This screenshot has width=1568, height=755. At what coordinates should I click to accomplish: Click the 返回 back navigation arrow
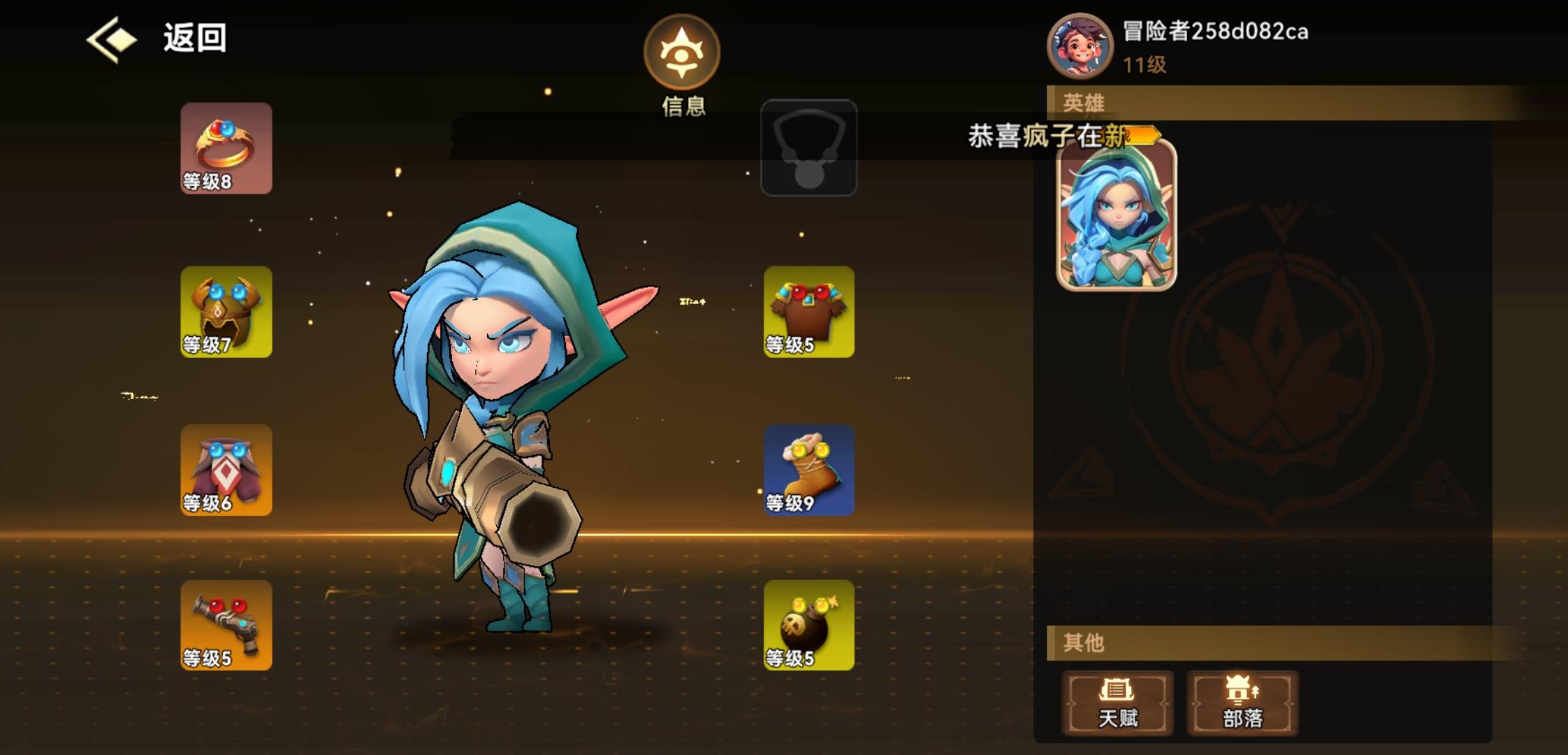114,38
